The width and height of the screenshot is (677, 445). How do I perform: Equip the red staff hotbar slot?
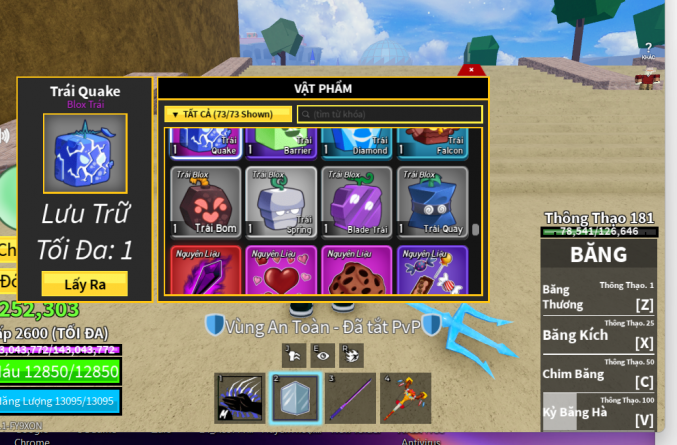[406, 398]
